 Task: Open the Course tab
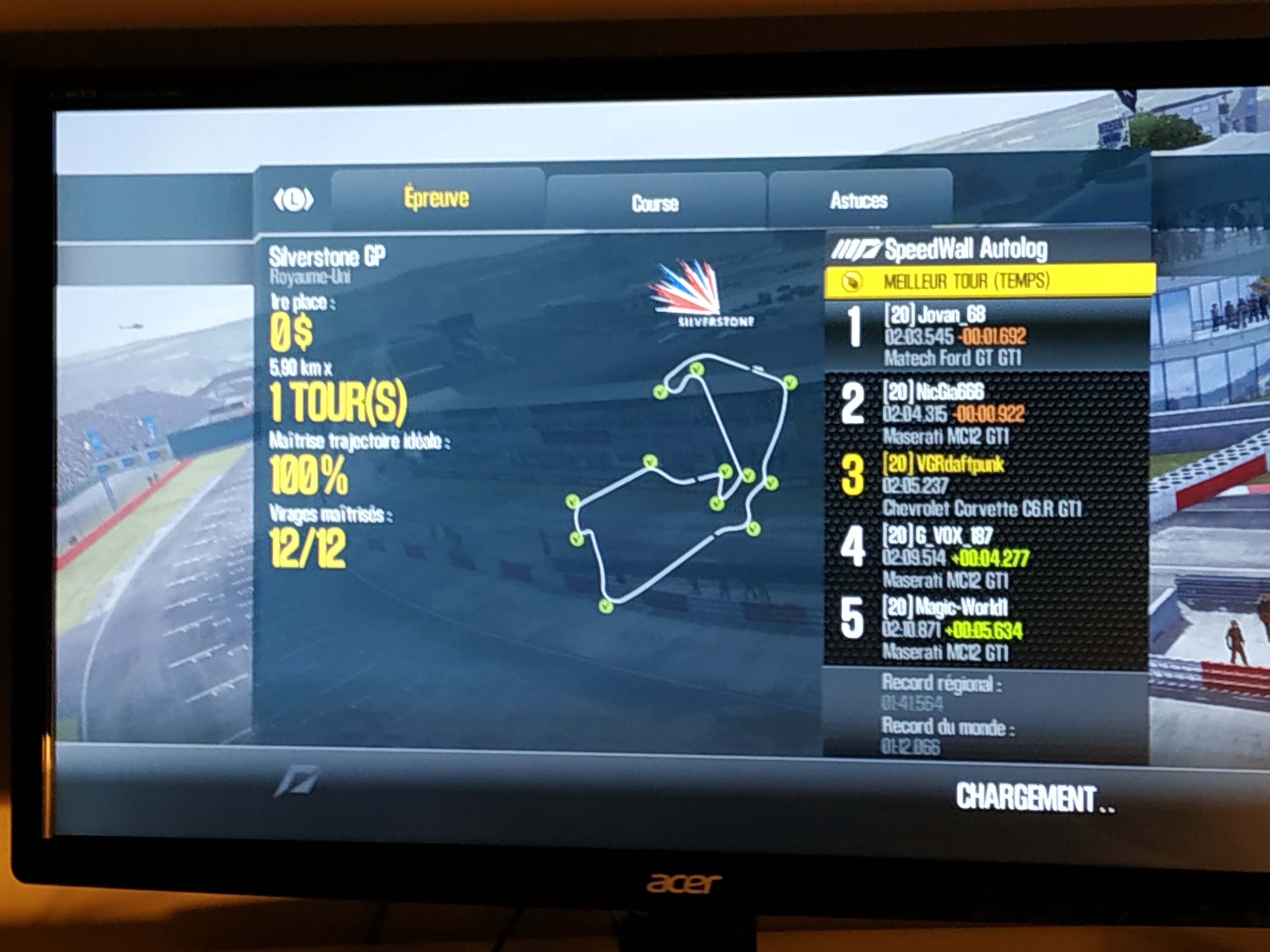[655, 203]
